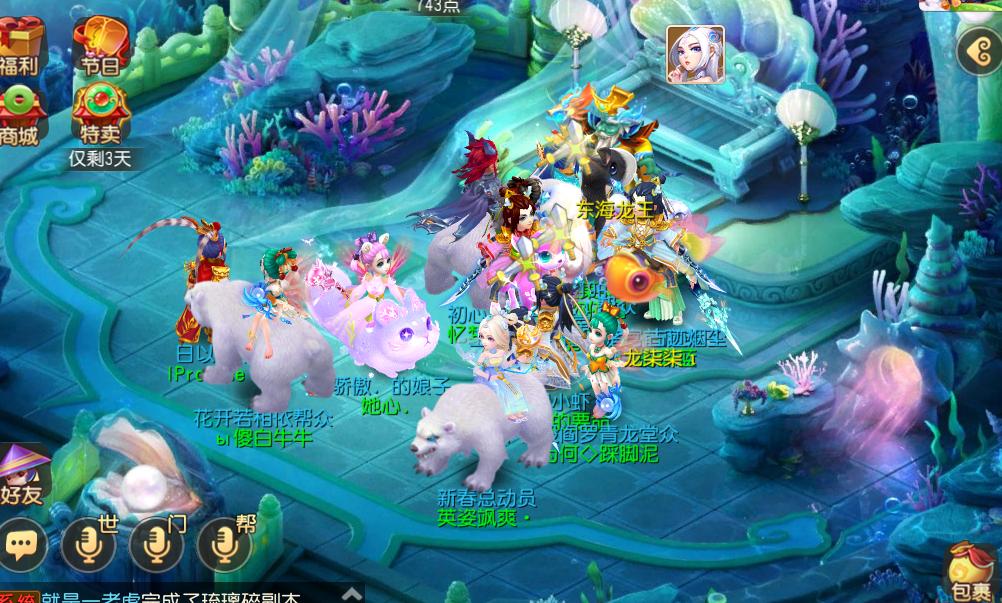
Task: Enter the 商城 shop
Action: (x=20, y=114)
